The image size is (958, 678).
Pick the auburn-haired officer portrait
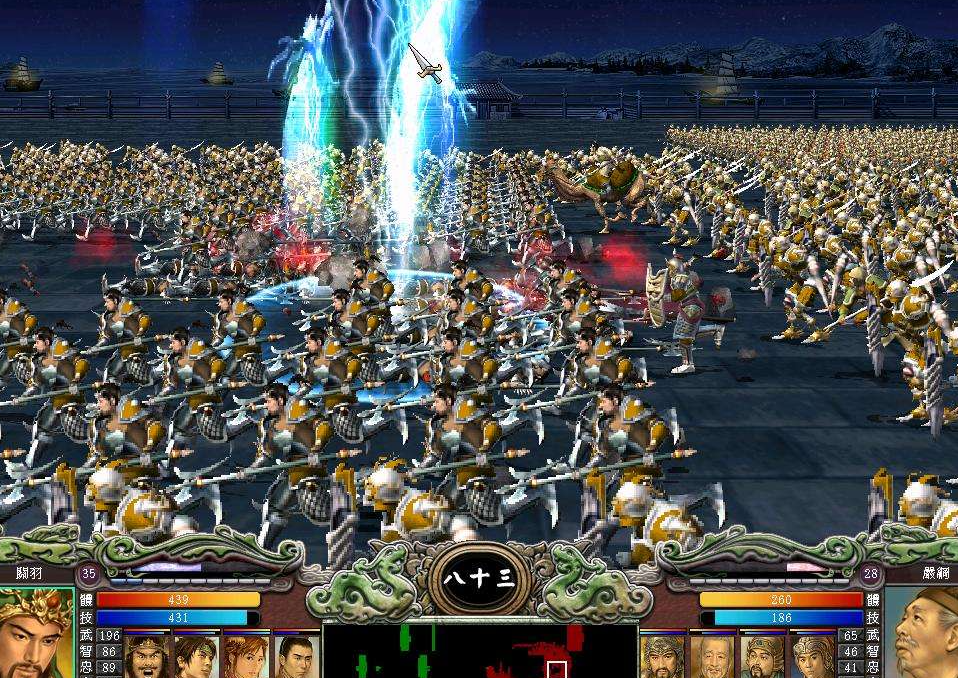point(246,657)
